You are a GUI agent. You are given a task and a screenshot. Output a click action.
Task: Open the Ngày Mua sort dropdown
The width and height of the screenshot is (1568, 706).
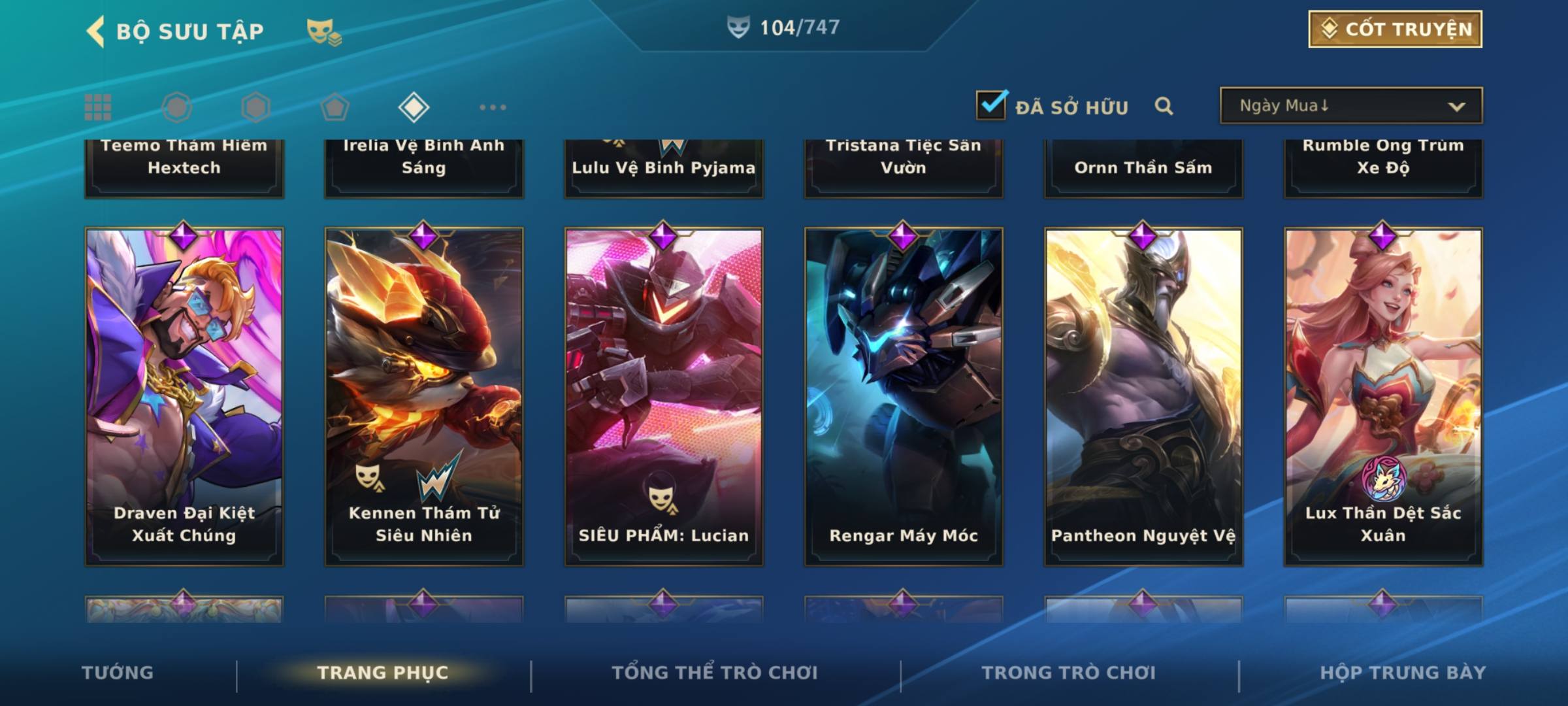click(x=1350, y=106)
